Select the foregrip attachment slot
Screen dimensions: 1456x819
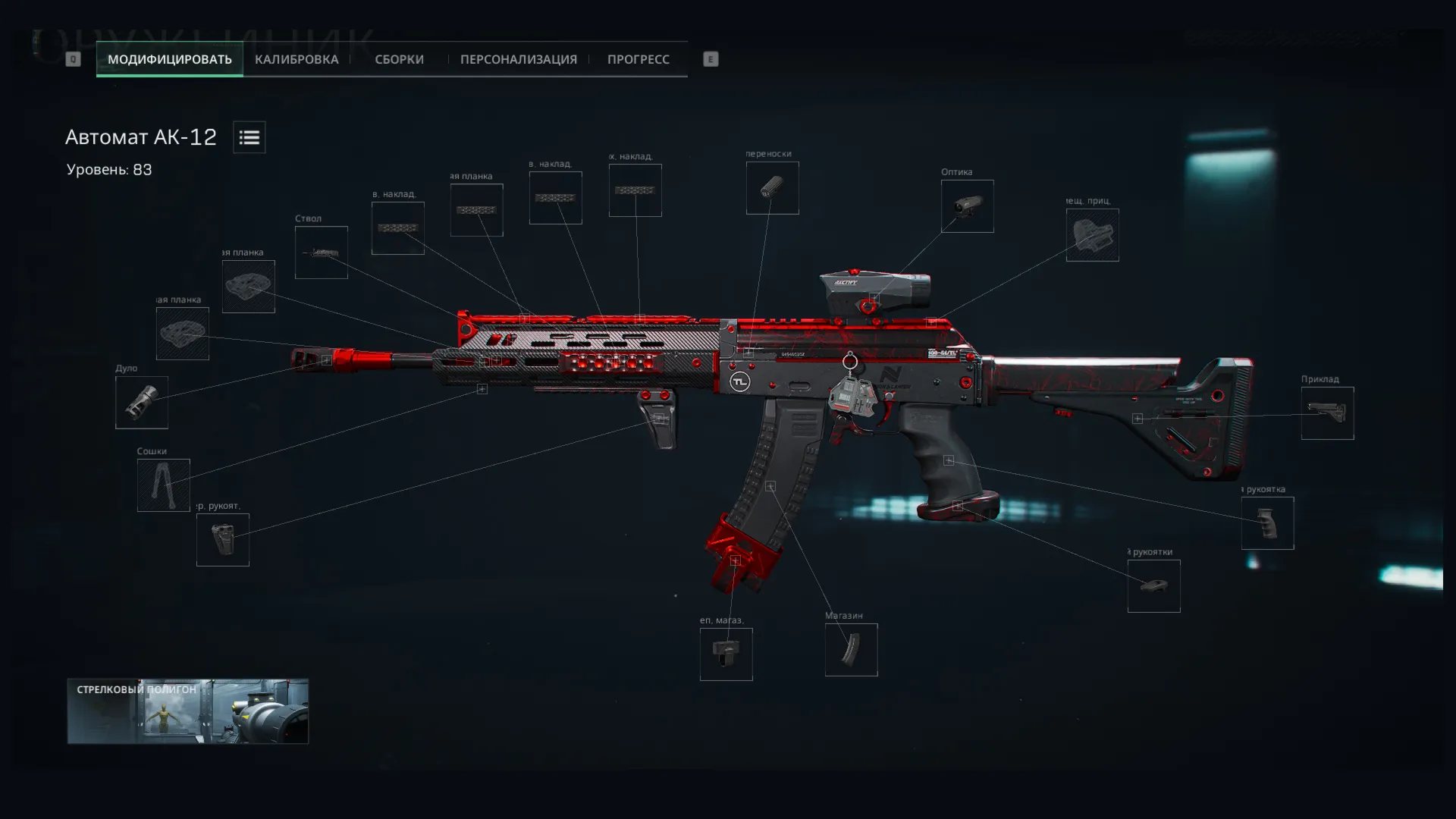pos(223,540)
